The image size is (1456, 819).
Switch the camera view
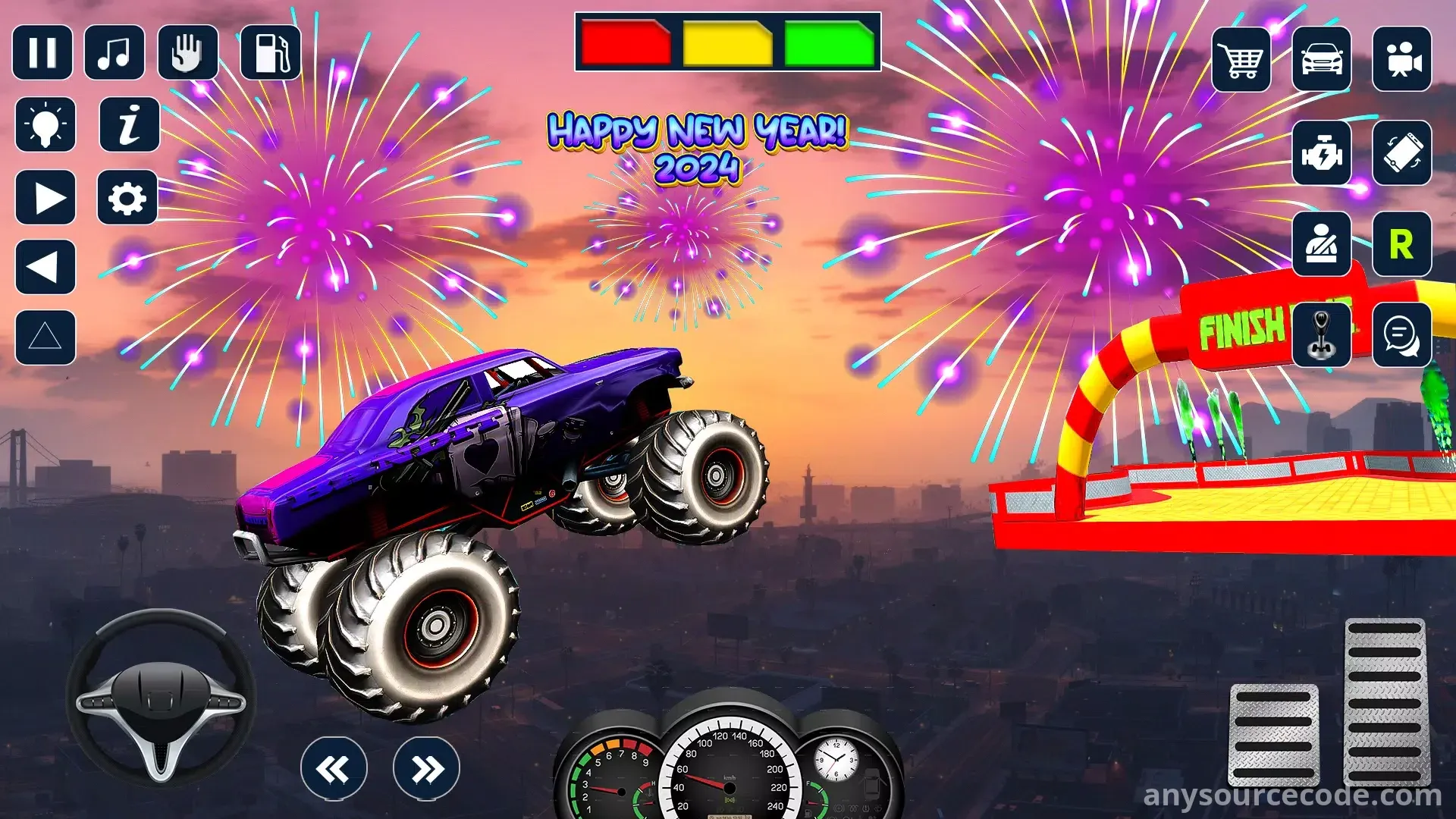[x=1402, y=59]
